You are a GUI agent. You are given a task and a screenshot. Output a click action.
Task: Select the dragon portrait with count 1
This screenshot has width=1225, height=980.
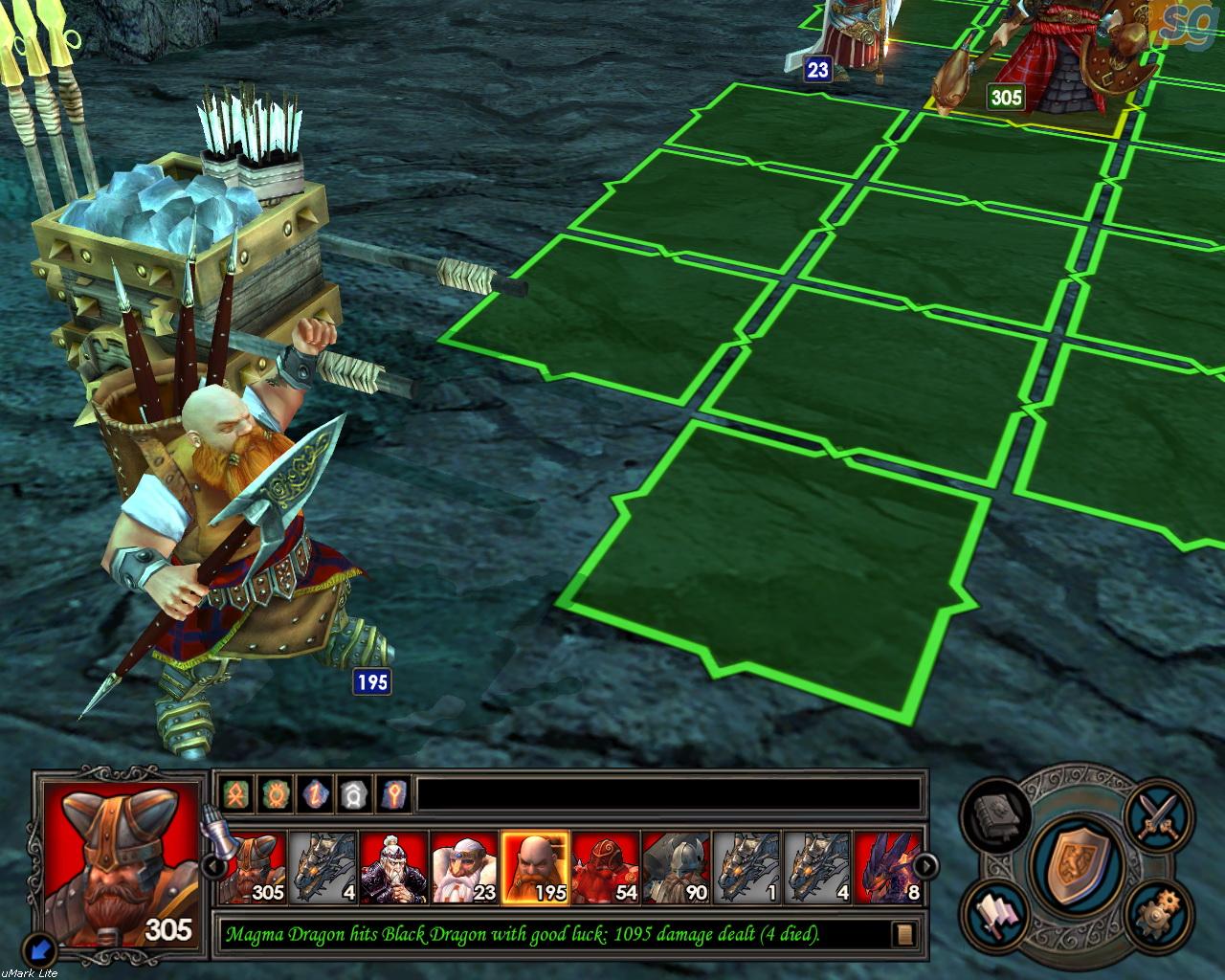click(747, 867)
